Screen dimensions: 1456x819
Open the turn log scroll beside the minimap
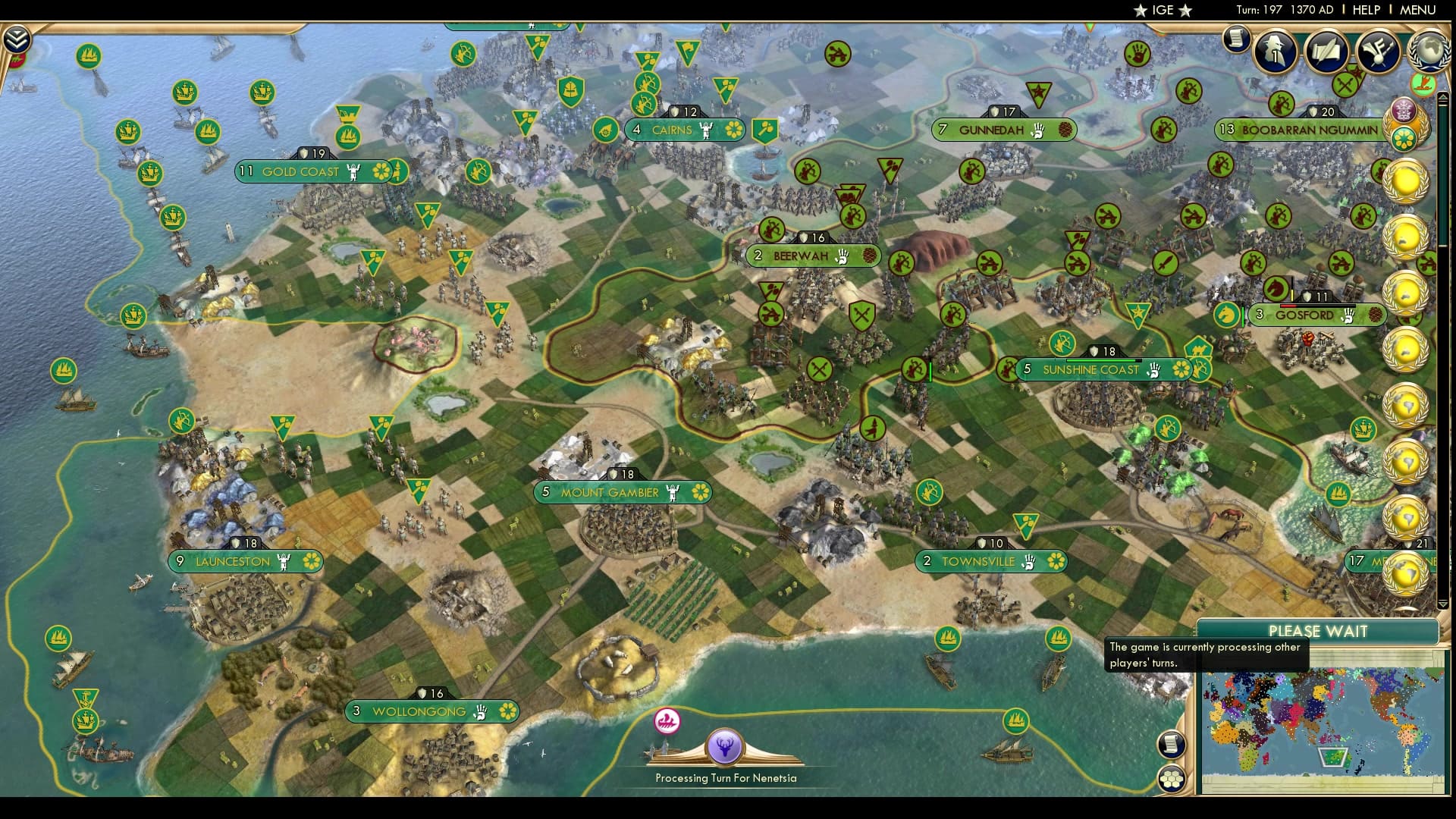(1172, 744)
